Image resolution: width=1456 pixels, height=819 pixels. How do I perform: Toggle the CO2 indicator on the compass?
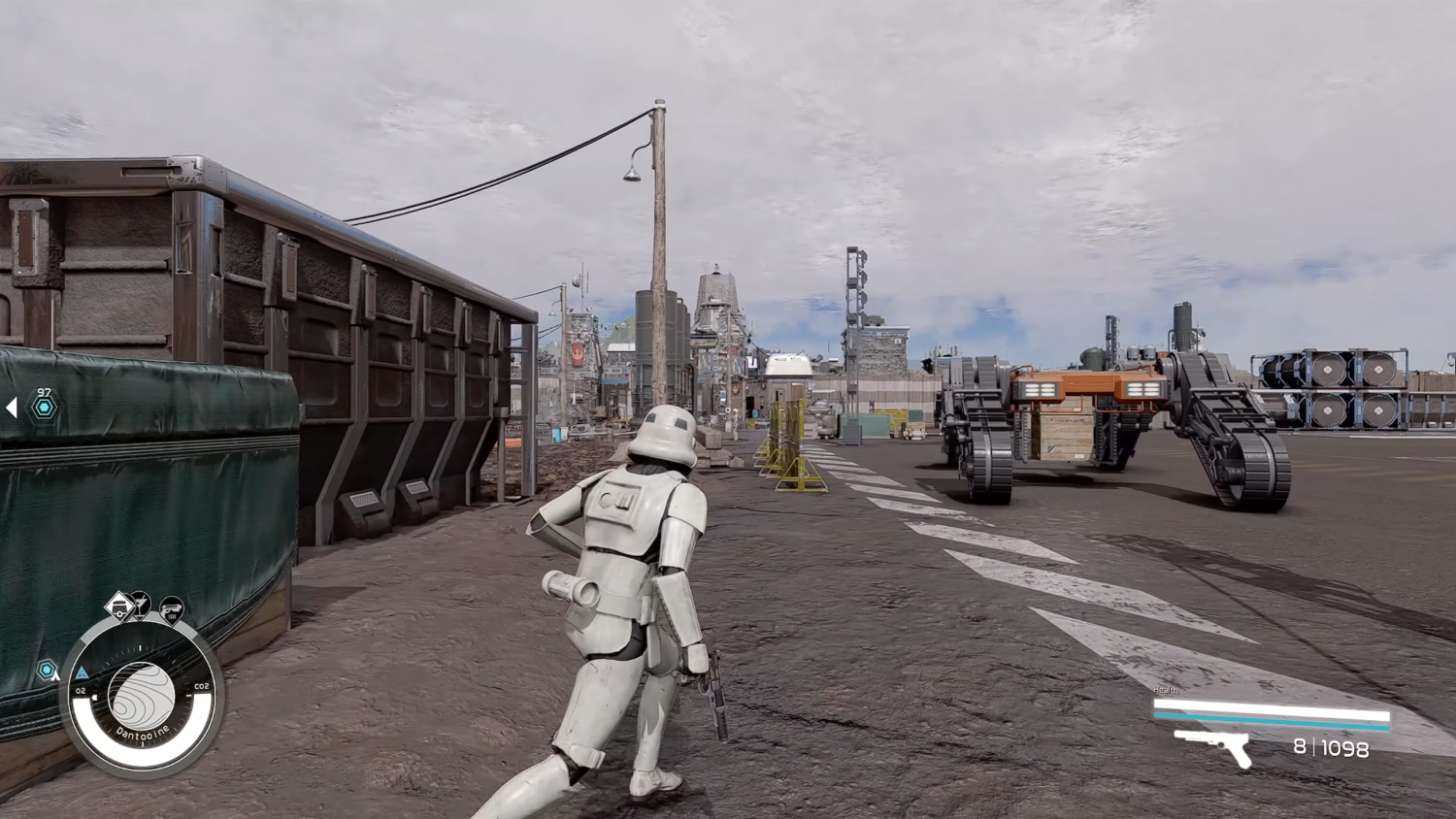coord(201,686)
